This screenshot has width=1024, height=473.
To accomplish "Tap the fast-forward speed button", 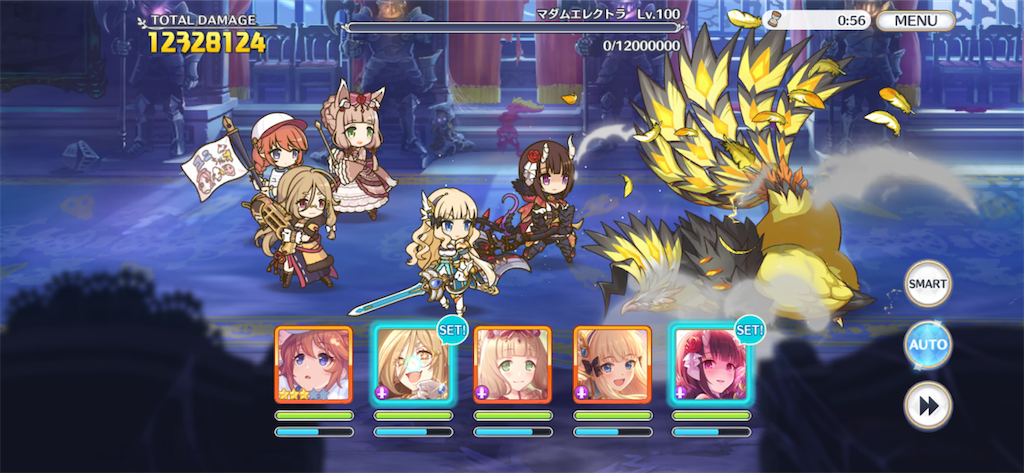I will (927, 405).
